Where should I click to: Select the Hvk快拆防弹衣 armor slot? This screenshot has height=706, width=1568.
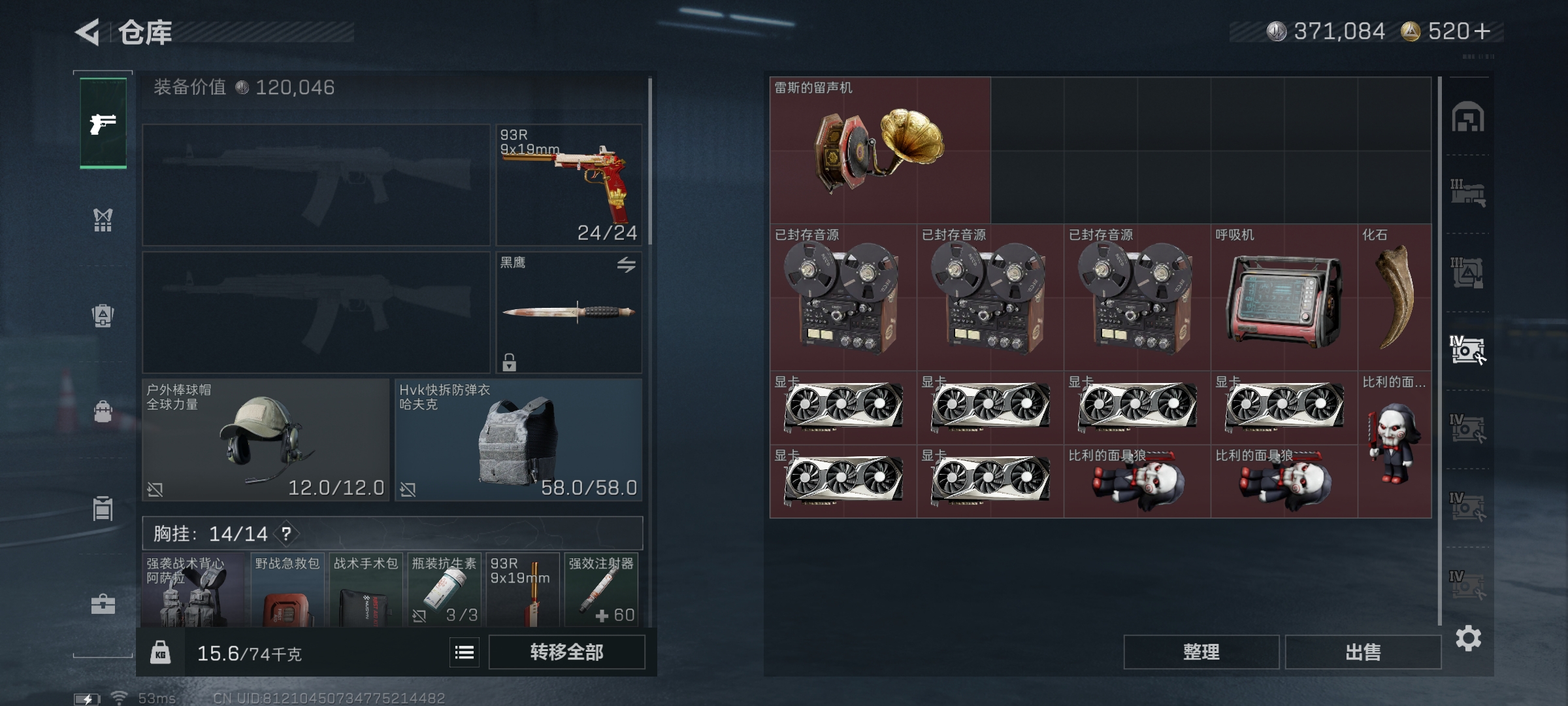click(518, 440)
